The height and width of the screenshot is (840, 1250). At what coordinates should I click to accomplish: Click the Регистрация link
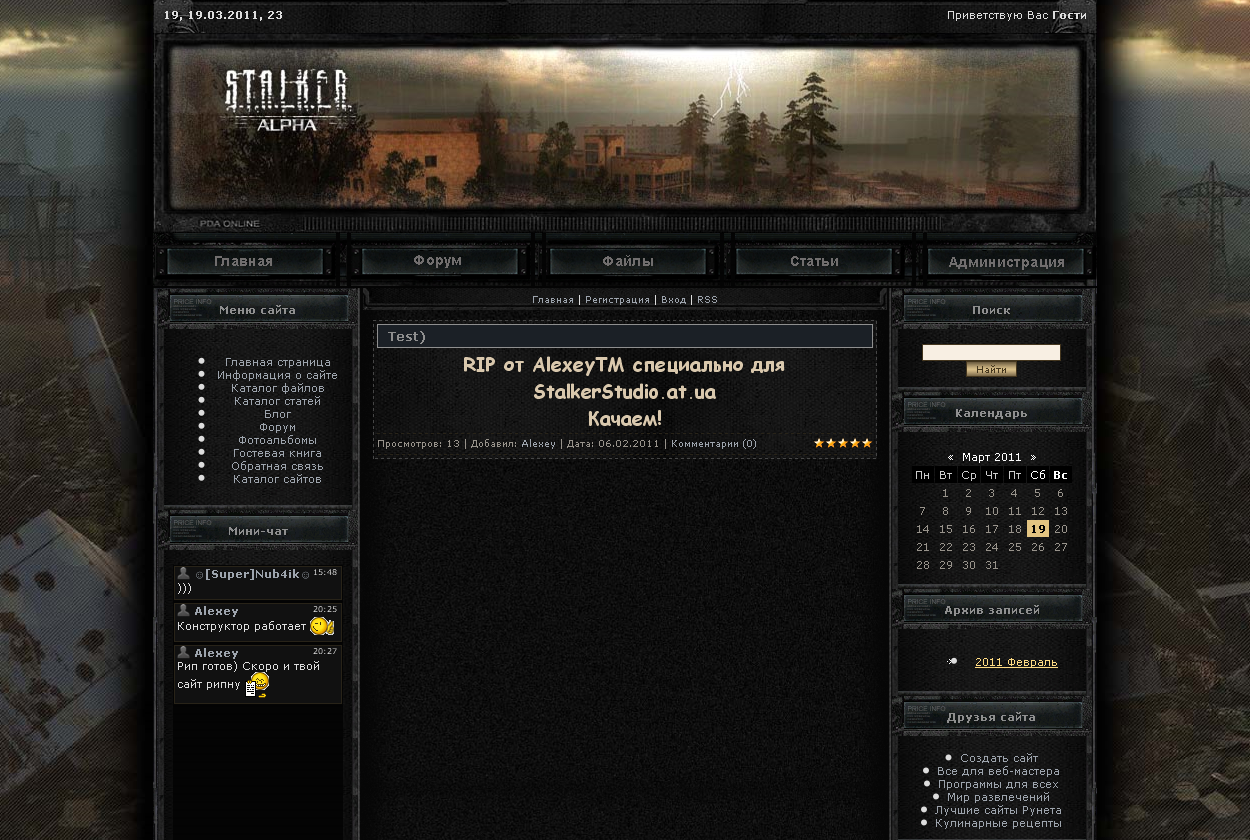[617, 300]
